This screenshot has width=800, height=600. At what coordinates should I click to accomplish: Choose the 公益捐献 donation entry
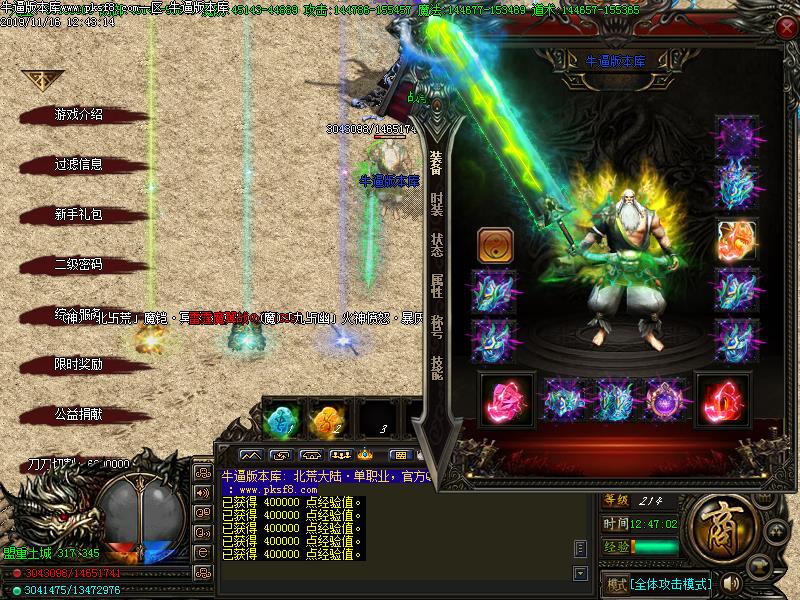[78, 413]
